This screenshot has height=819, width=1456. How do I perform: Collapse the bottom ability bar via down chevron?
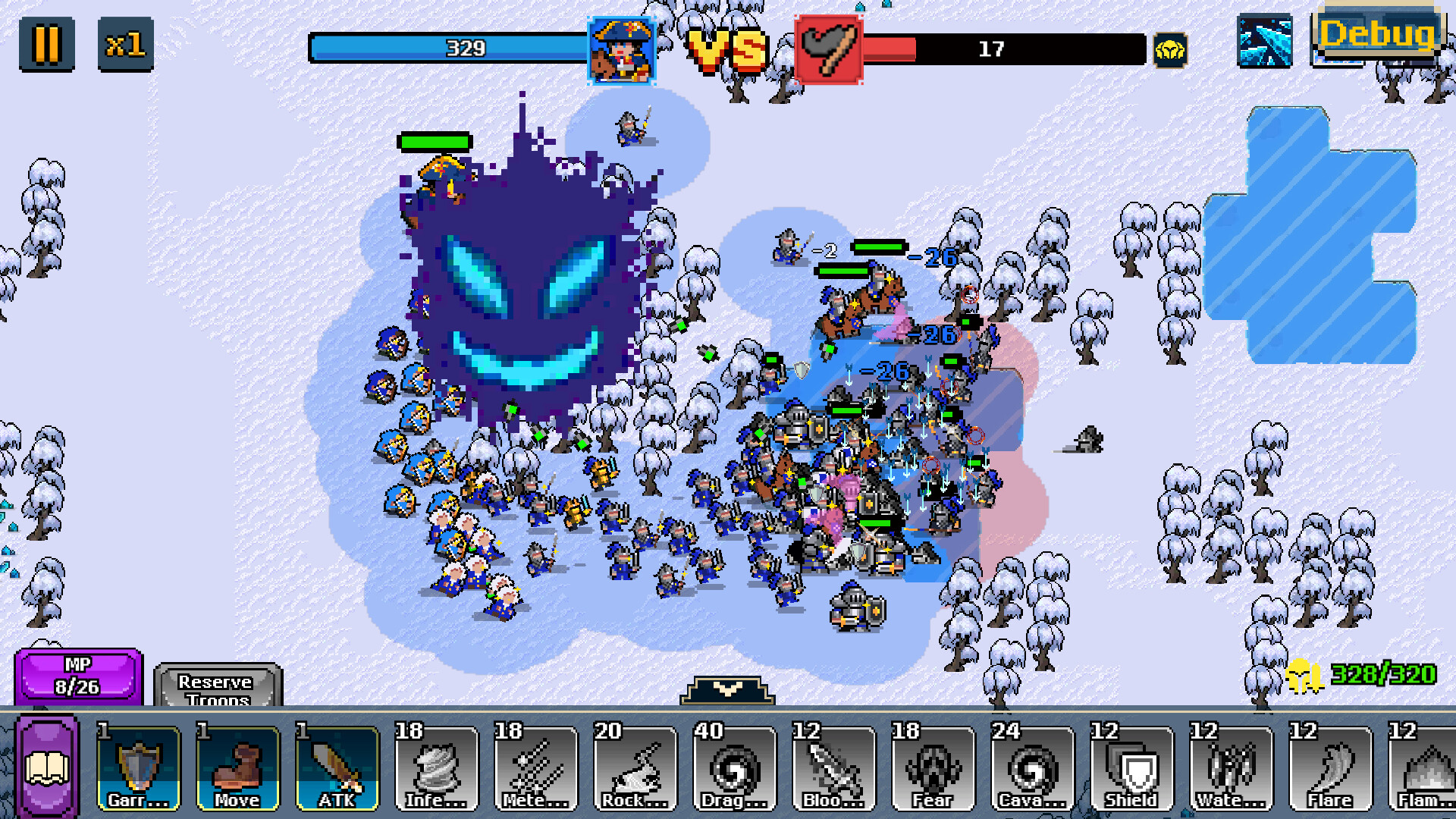[726, 689]
